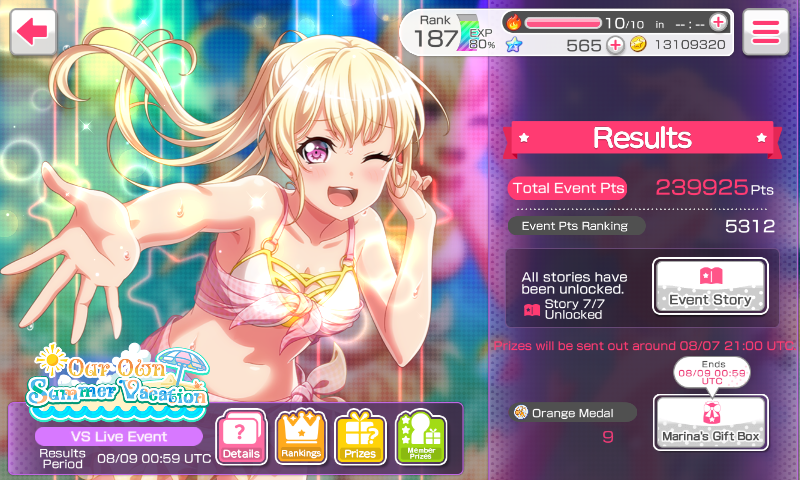Check the event Prizes
Screen dimensions: 800x480
[x=360, y=438]
